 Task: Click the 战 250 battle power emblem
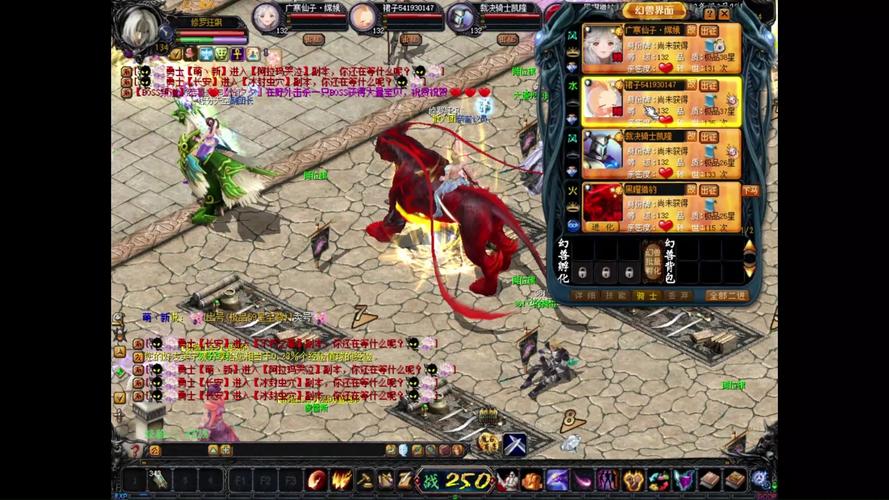pos(455,480)
